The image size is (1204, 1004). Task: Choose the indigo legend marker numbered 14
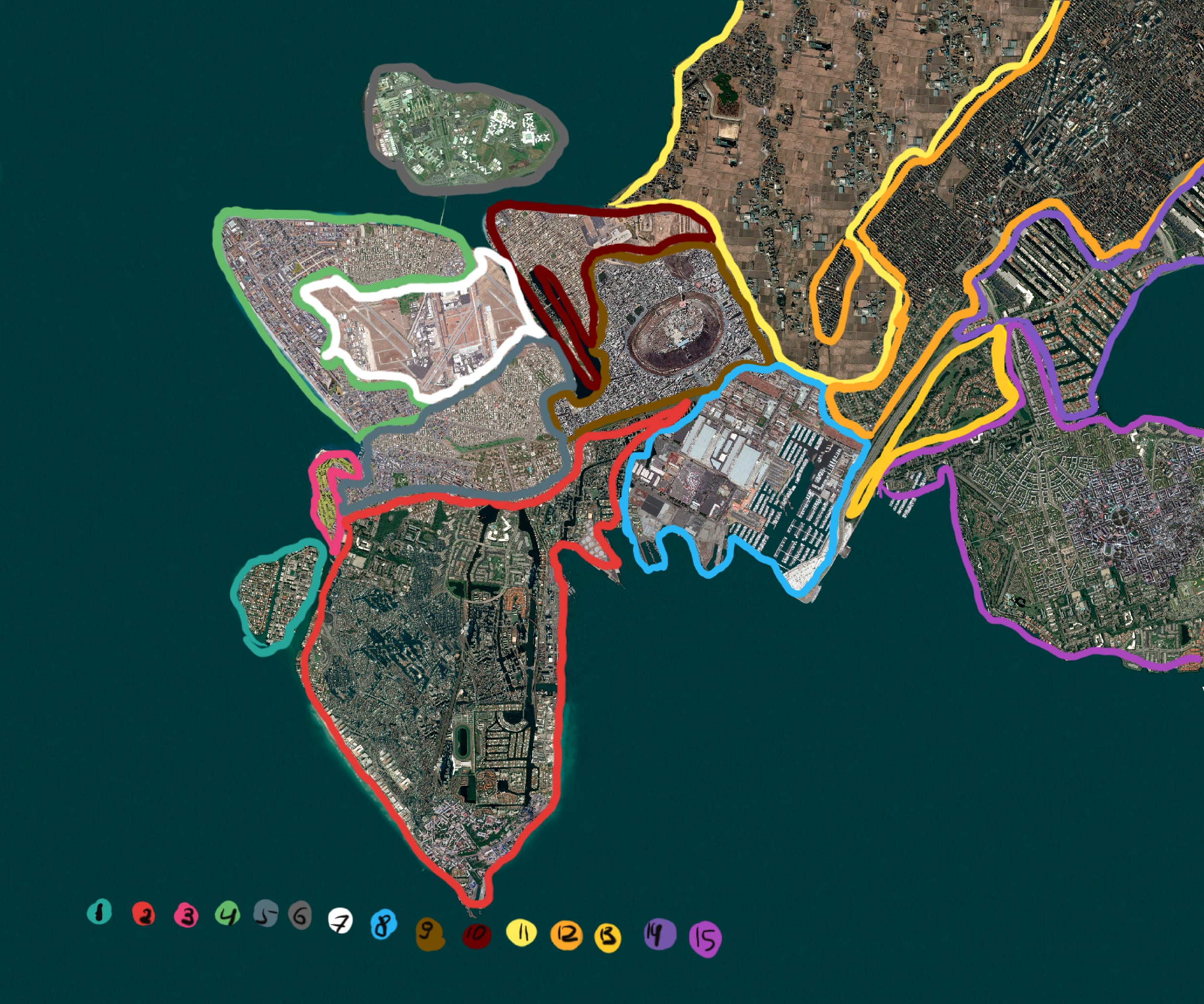coord(659,933)
